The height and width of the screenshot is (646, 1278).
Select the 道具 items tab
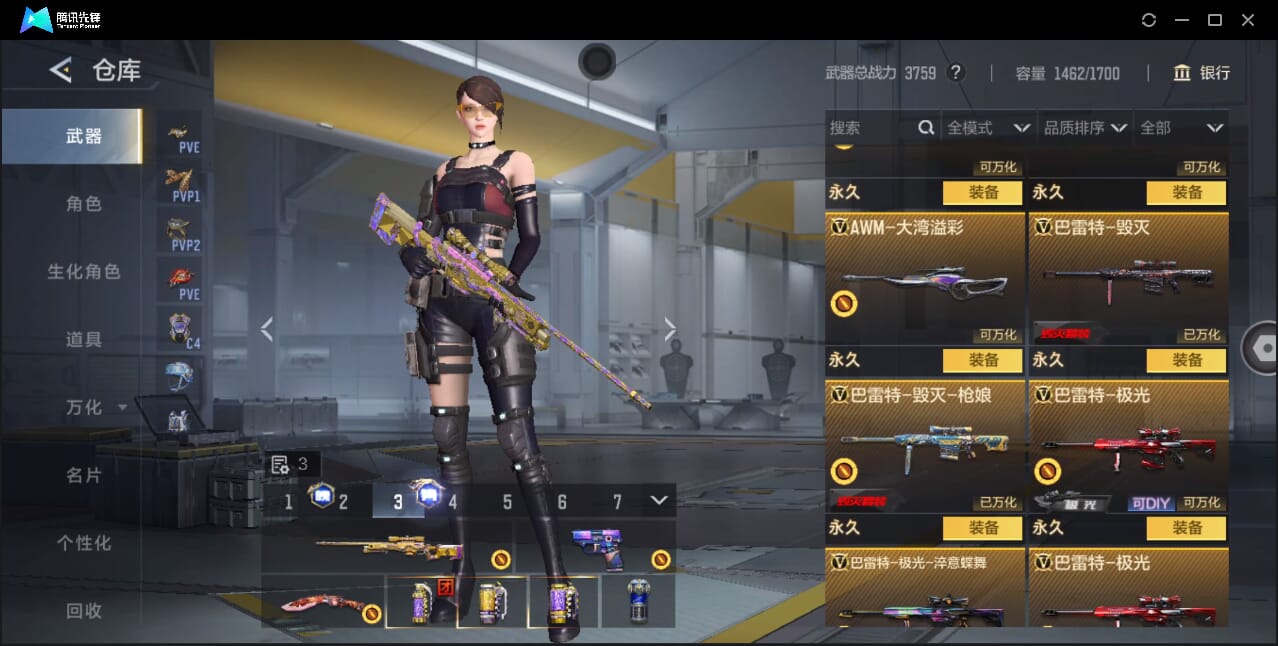click(x=84, y=340)
